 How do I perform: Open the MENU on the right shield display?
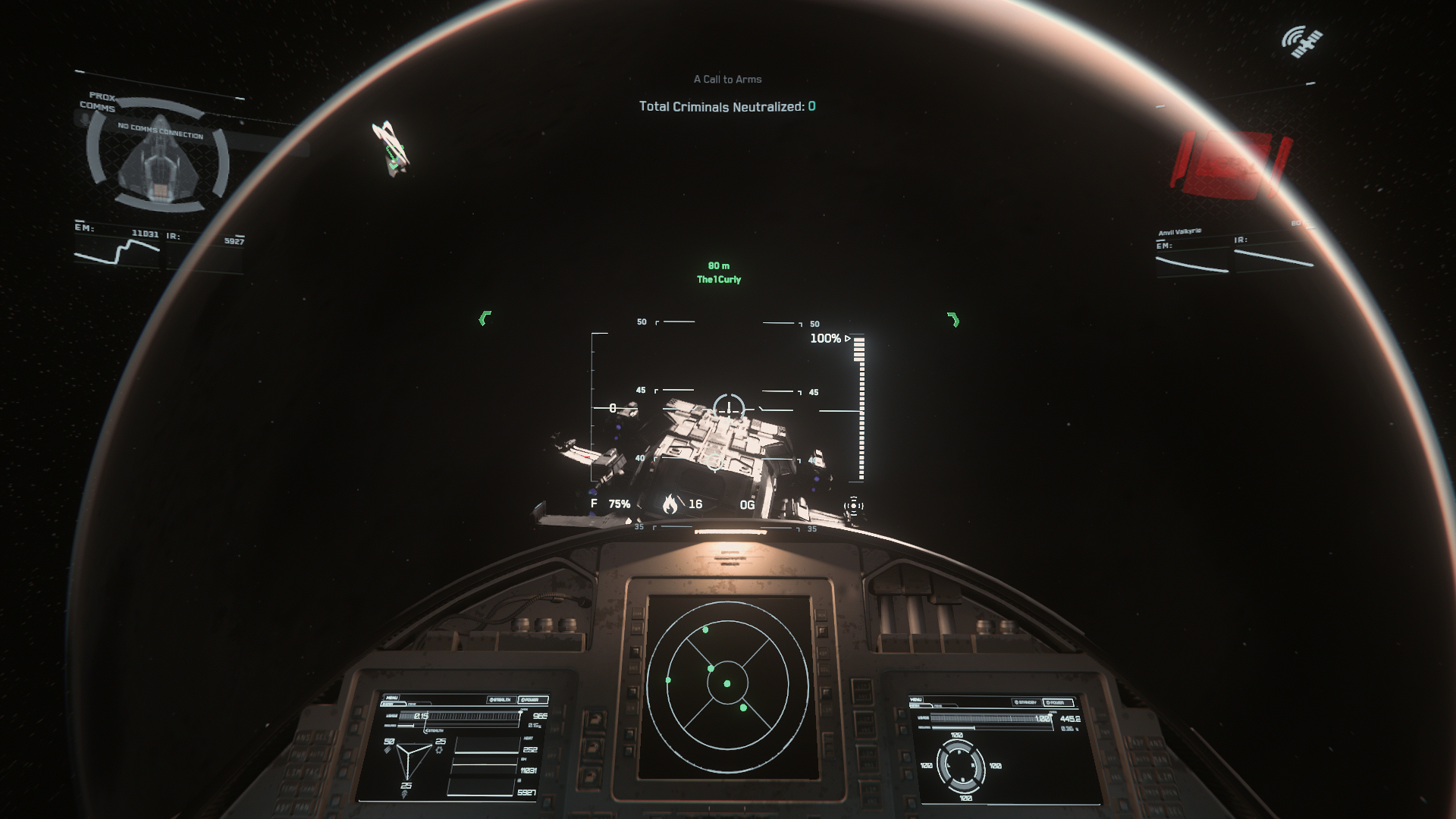pyautogui.click(x=916, y=700)
